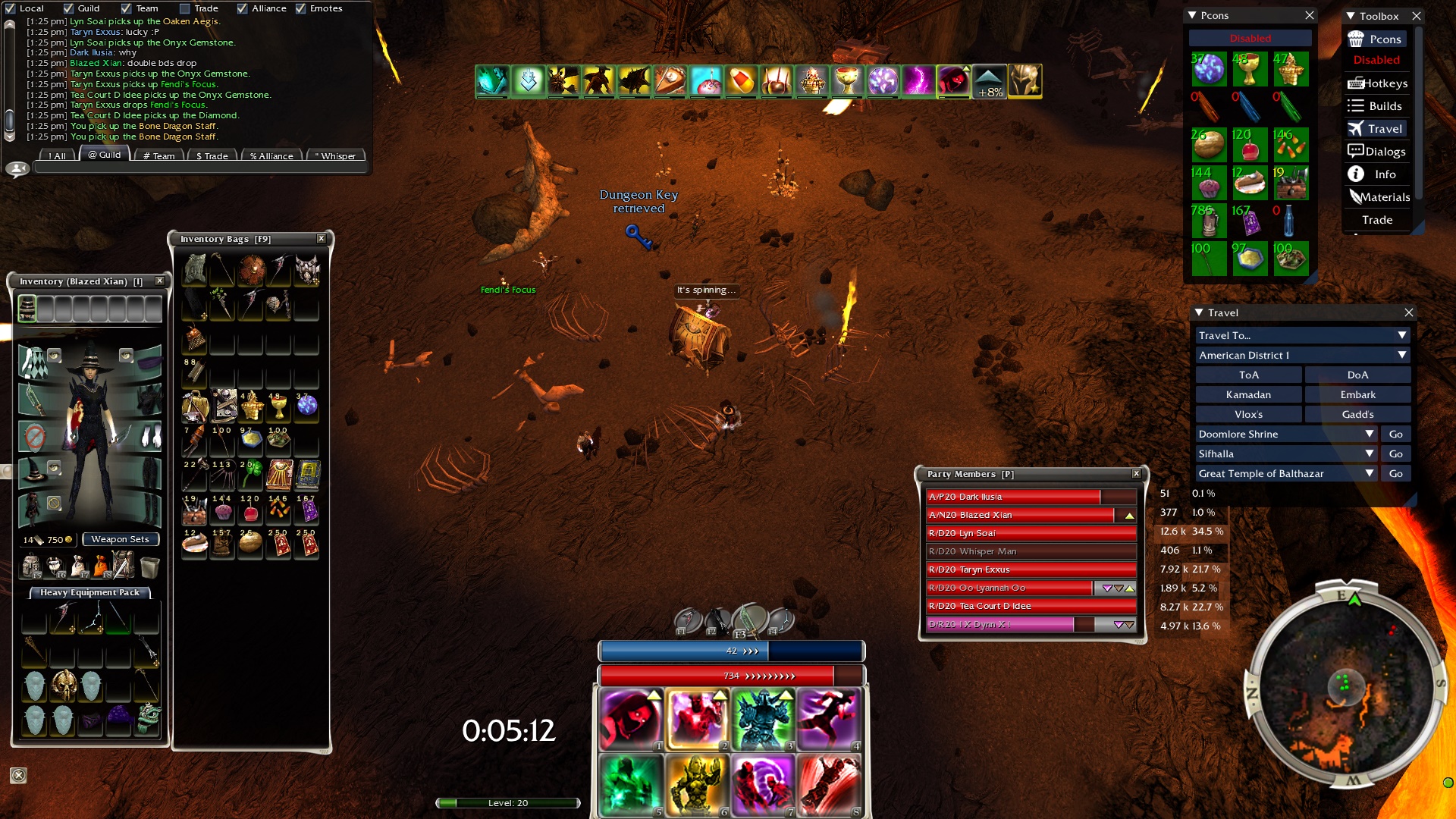Select party member Tea Court D Idee

click(x=1031, y=606)
